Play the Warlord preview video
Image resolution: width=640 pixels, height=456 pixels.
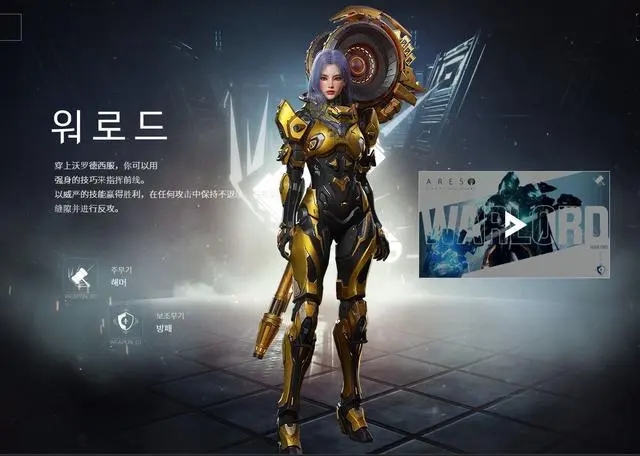pyautogui.click(x=513, y=225)
